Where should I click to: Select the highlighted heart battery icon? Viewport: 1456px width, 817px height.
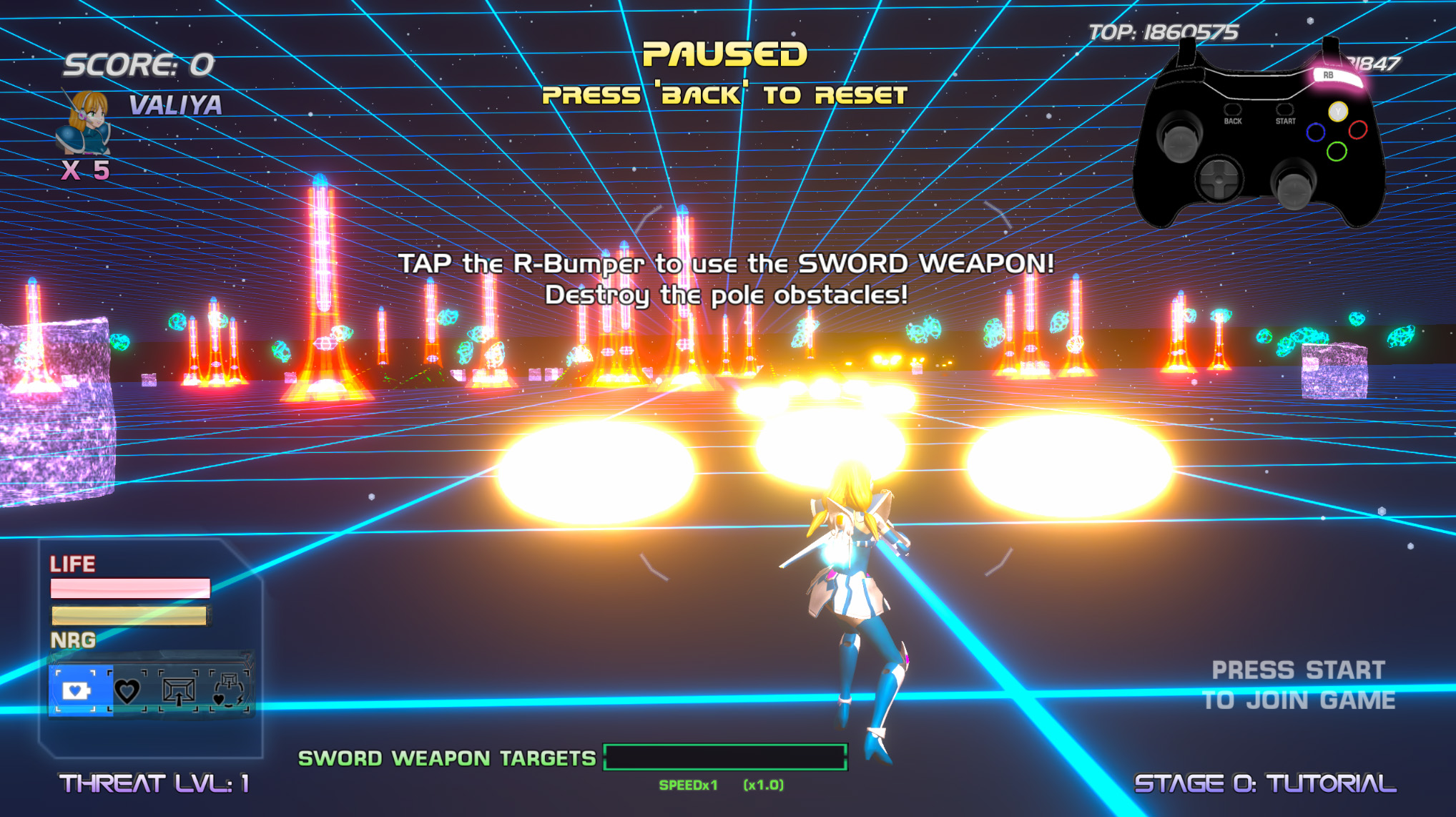pyautogui.click(x=76, y=690)
